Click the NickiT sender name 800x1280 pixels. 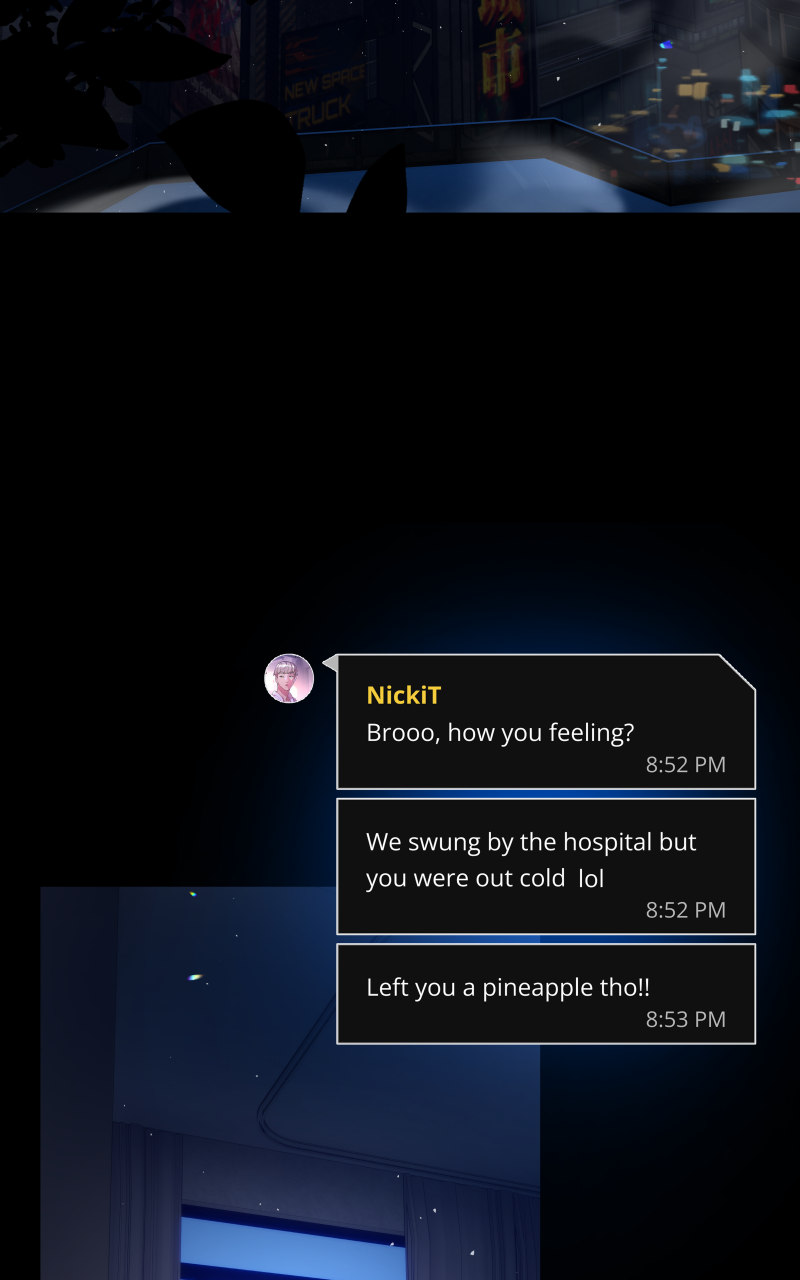(x=404, y=695)
